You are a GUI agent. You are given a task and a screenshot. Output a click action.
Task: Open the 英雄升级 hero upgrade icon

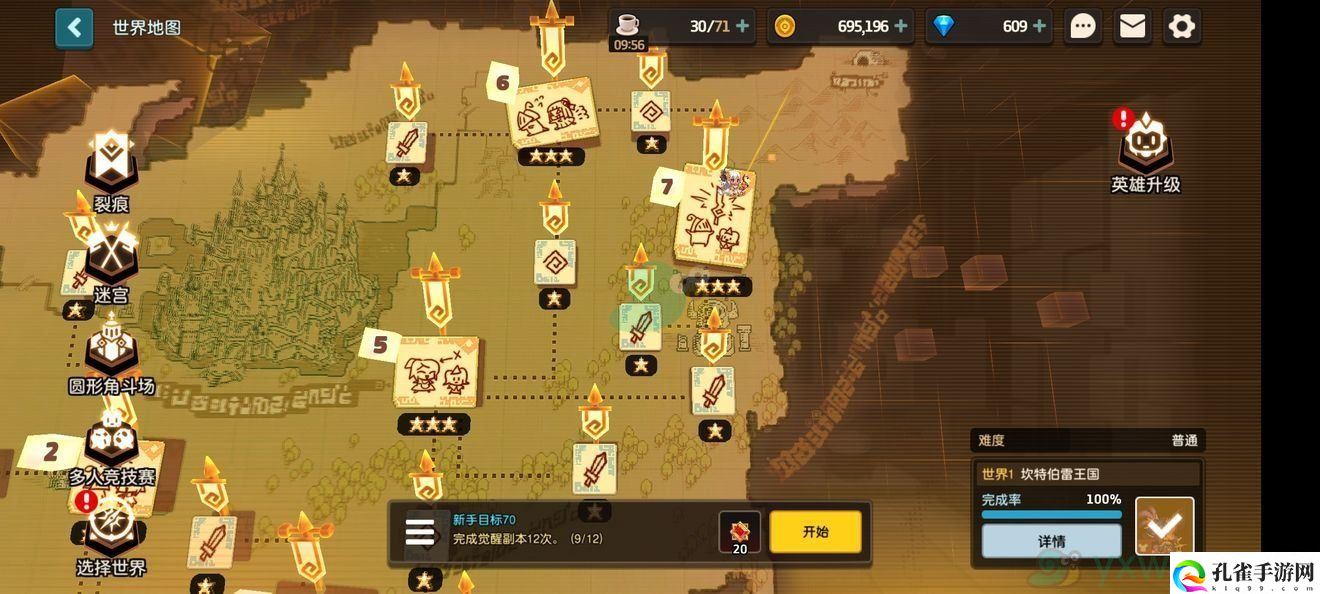1146,150
